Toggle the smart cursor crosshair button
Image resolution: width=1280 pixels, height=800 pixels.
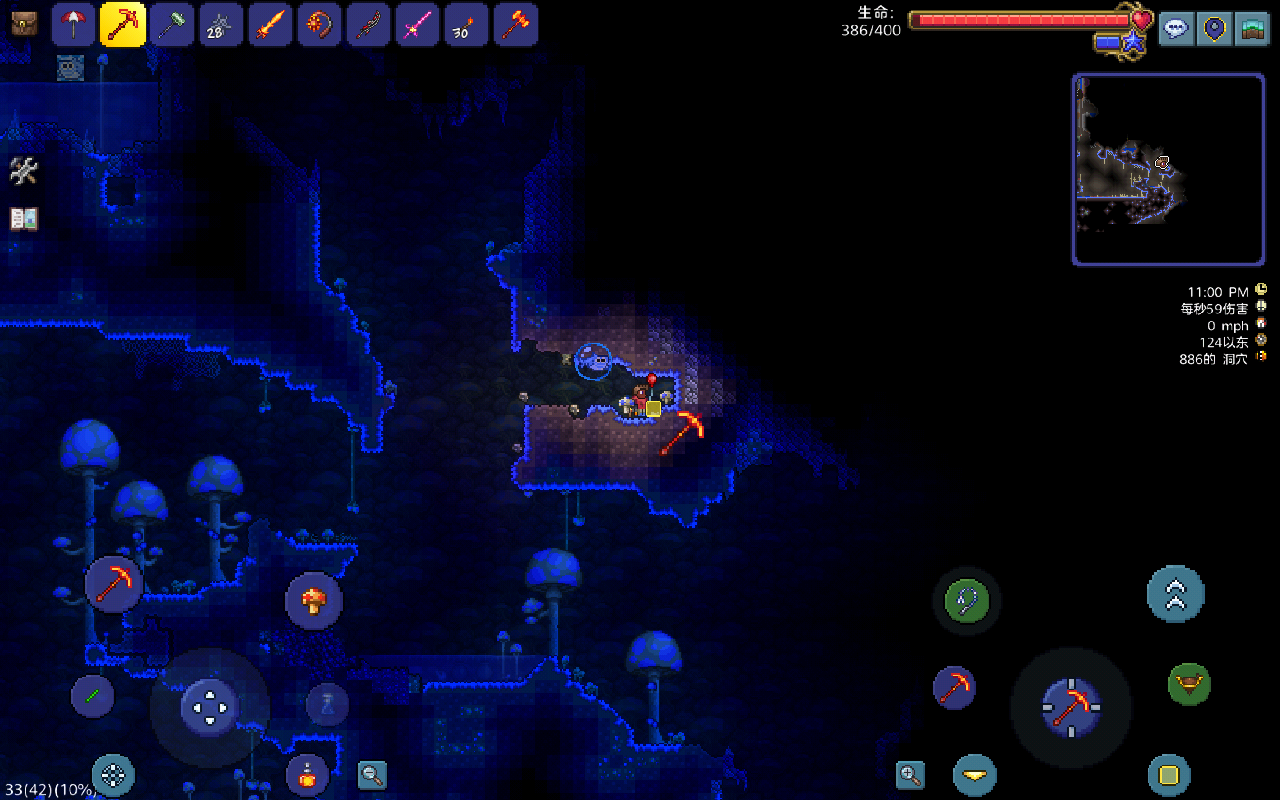[113, 775]
